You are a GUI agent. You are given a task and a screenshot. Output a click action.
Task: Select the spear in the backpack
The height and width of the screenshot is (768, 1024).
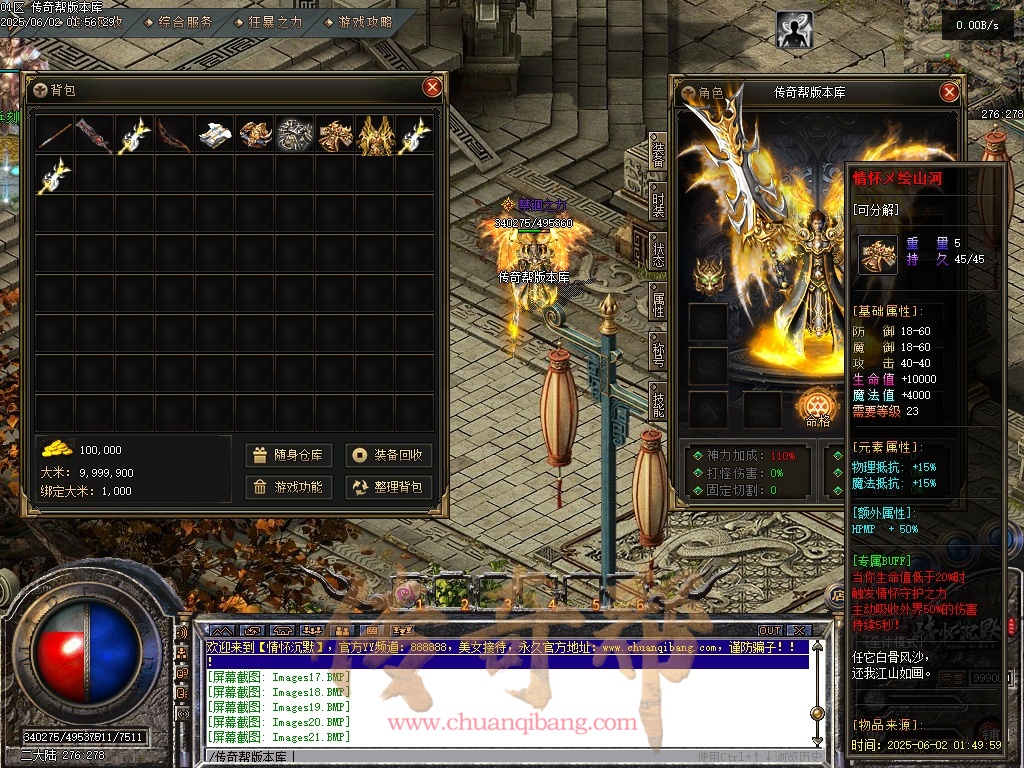(55, 135)
